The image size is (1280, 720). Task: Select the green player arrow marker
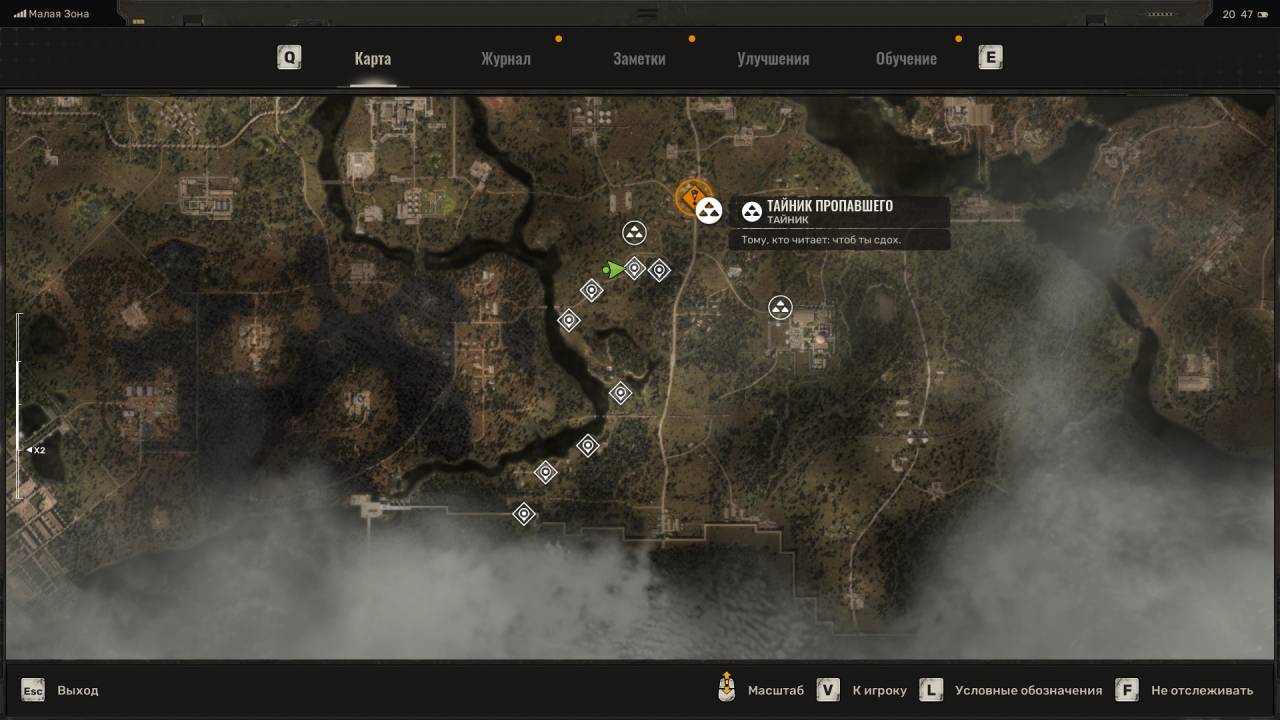tap(614, 269)
